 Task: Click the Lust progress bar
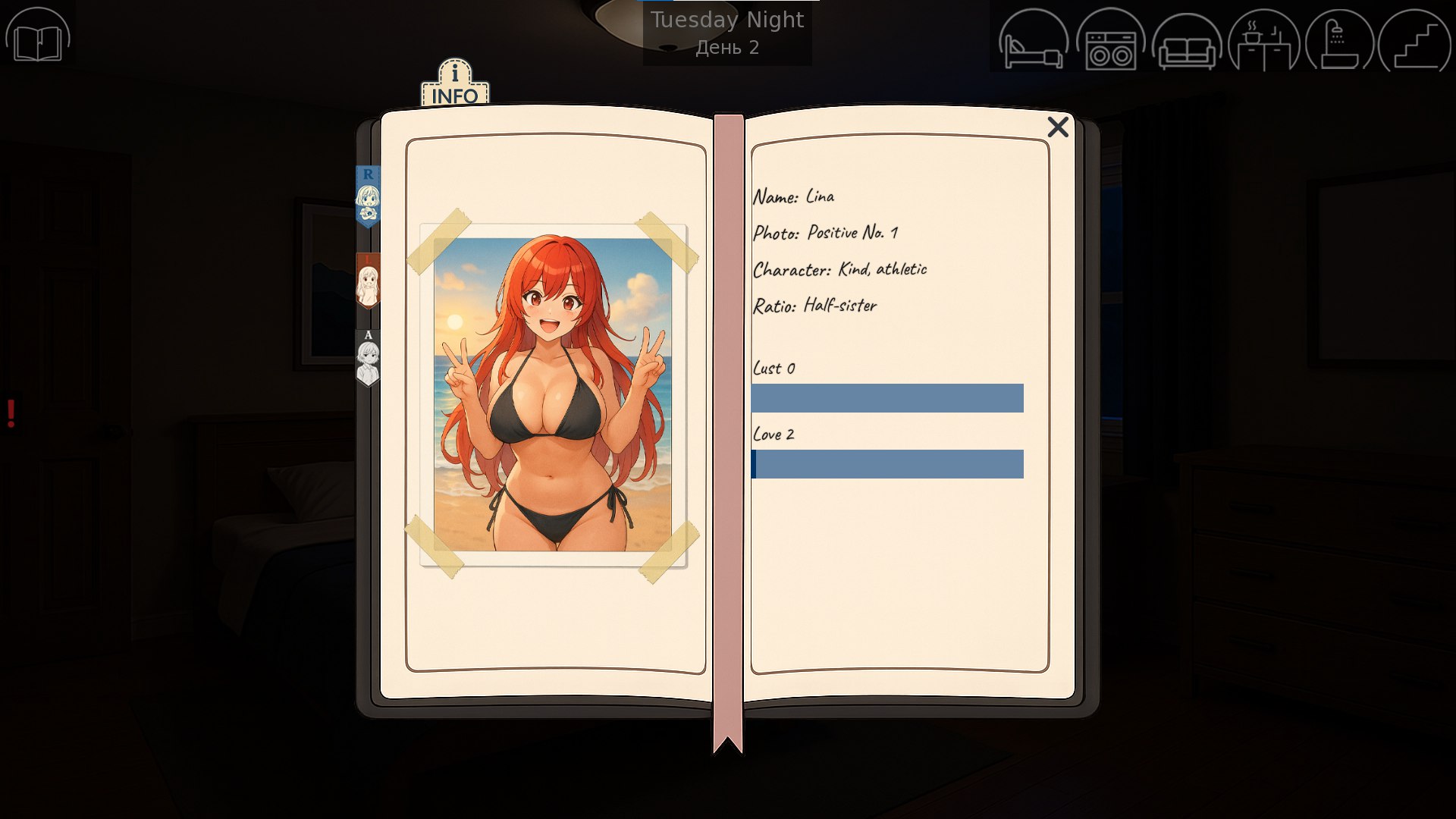(887, 397)
